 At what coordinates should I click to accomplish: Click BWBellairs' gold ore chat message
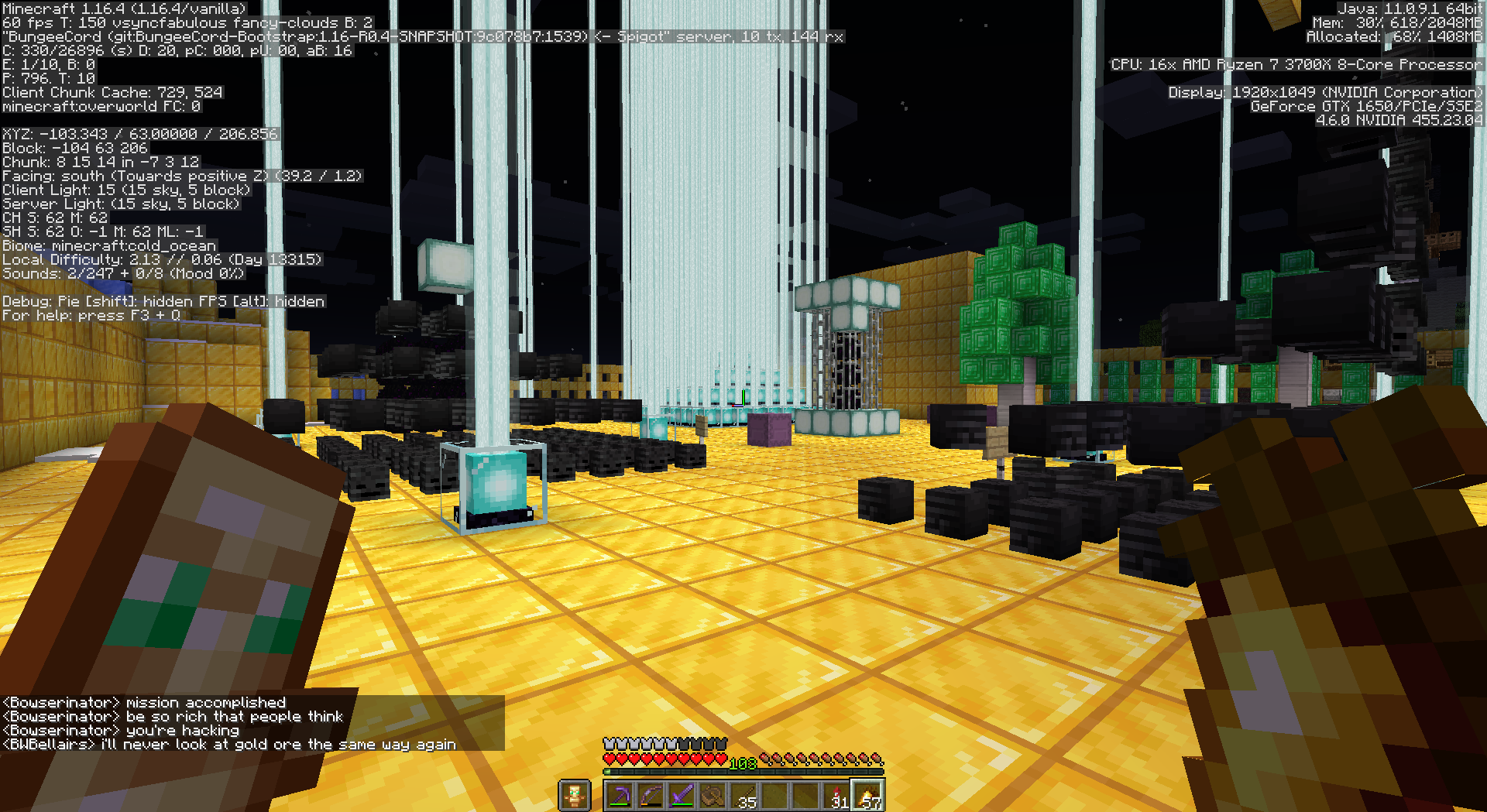pos(228,744)
